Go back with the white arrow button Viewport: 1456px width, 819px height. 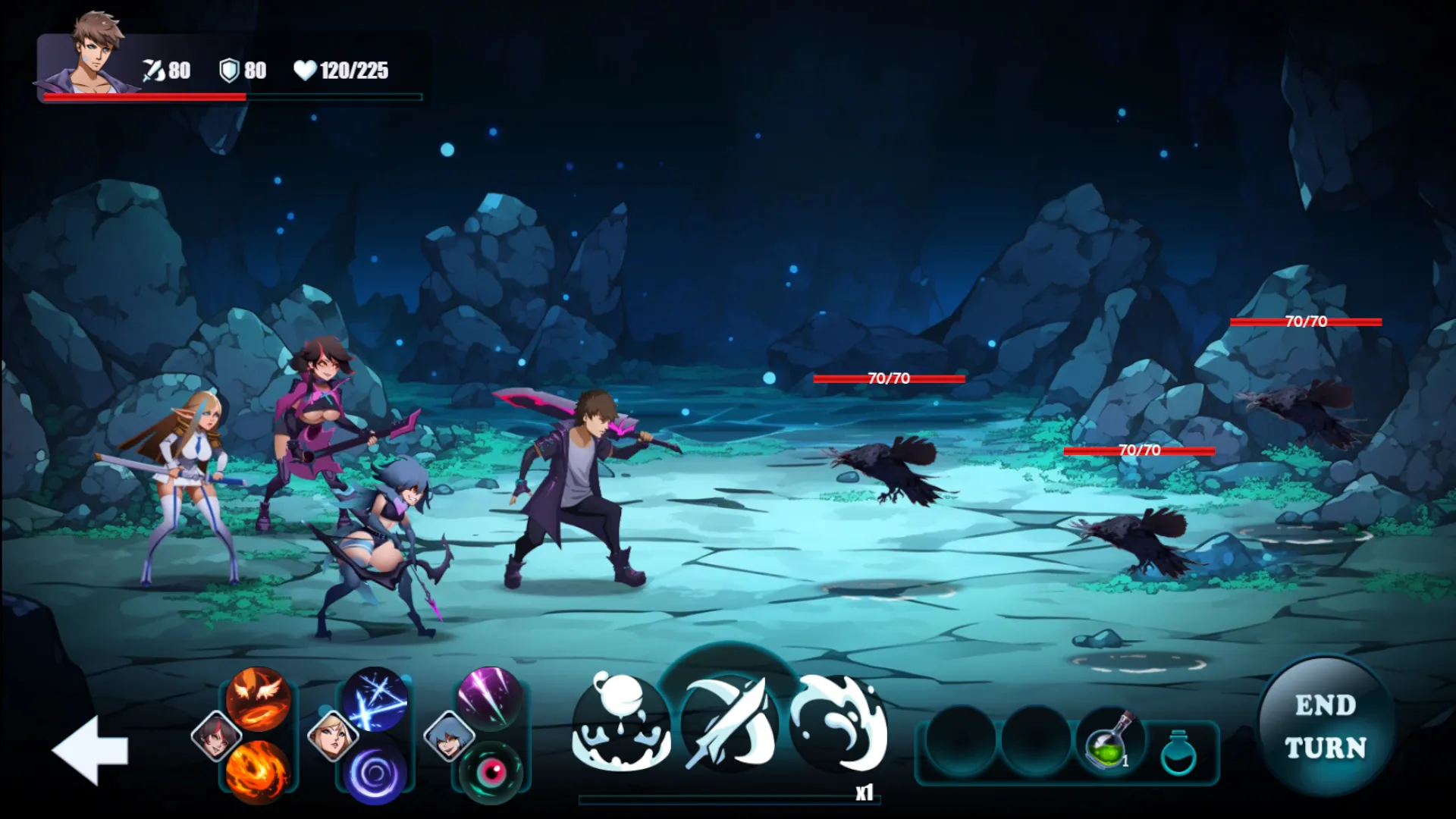90,750
